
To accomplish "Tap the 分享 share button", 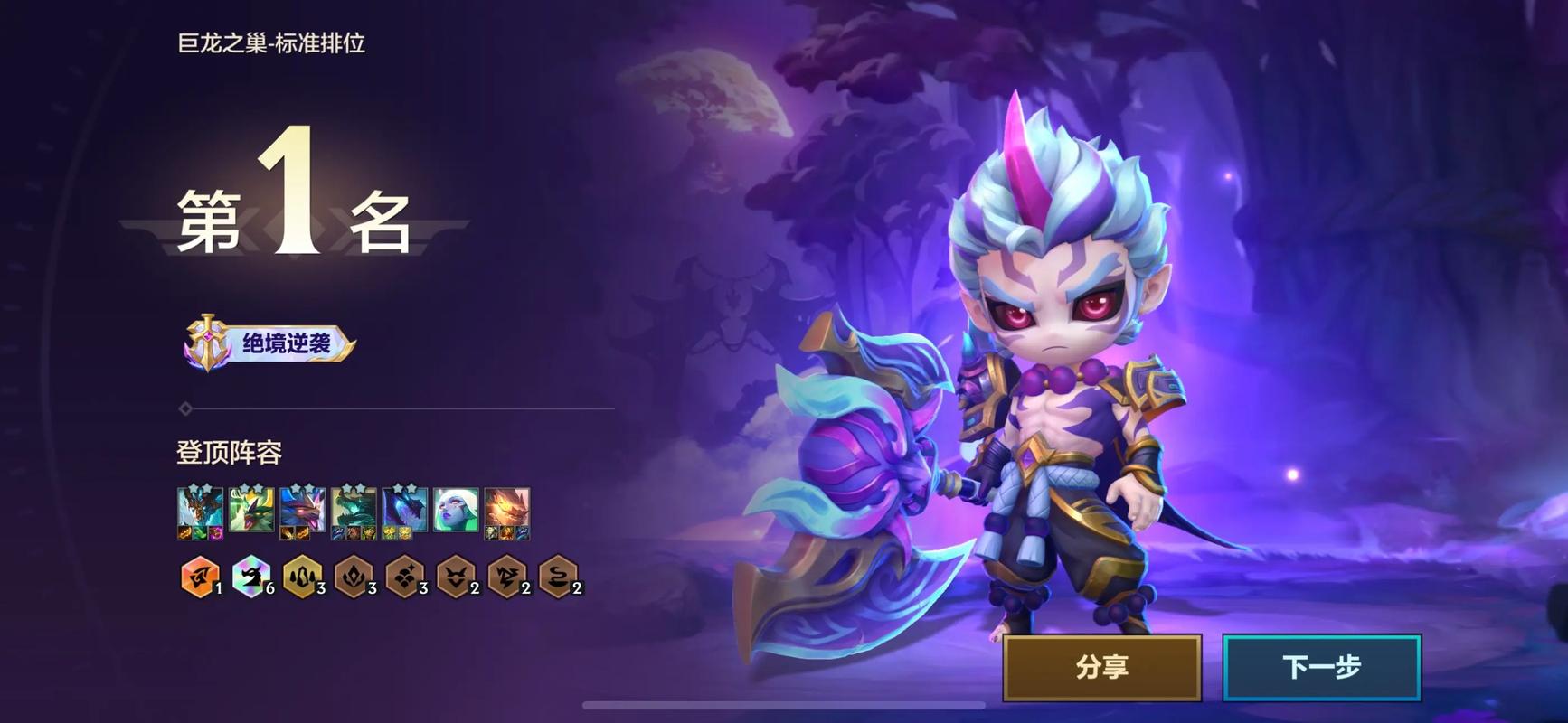I will (x=1101, y=667).
